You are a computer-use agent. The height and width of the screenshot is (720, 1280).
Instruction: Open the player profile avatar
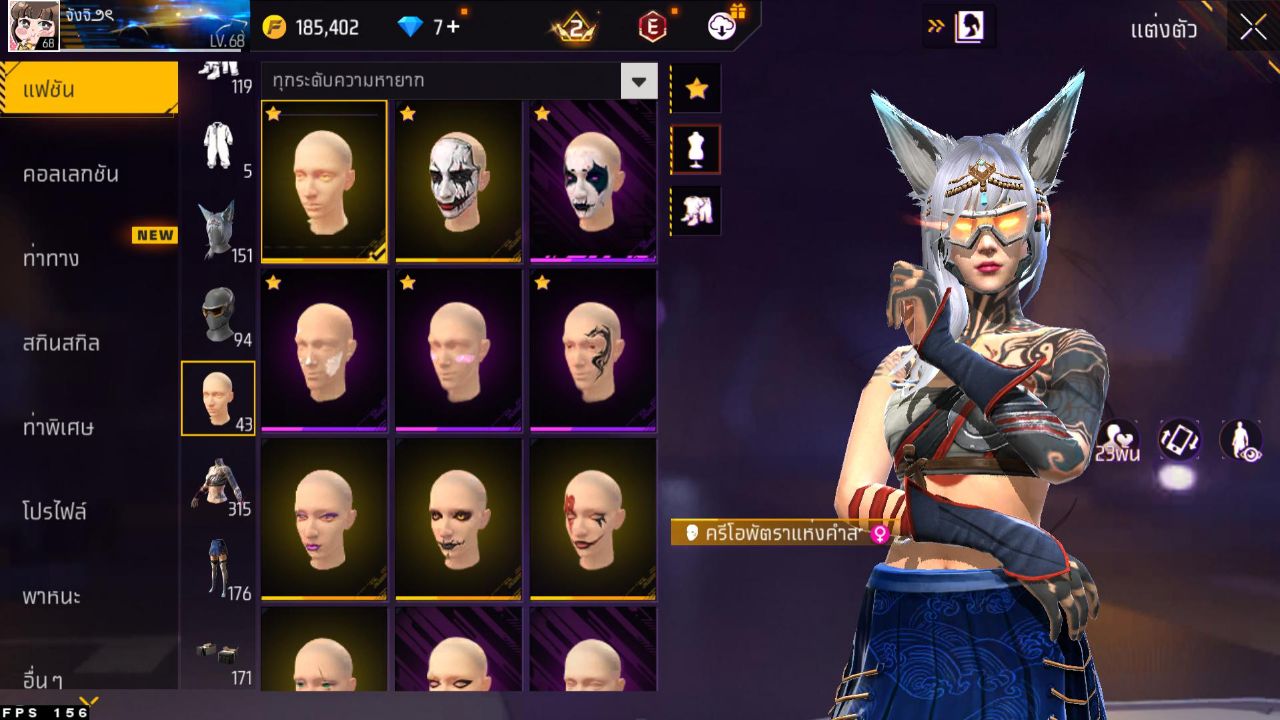point(33,26)
